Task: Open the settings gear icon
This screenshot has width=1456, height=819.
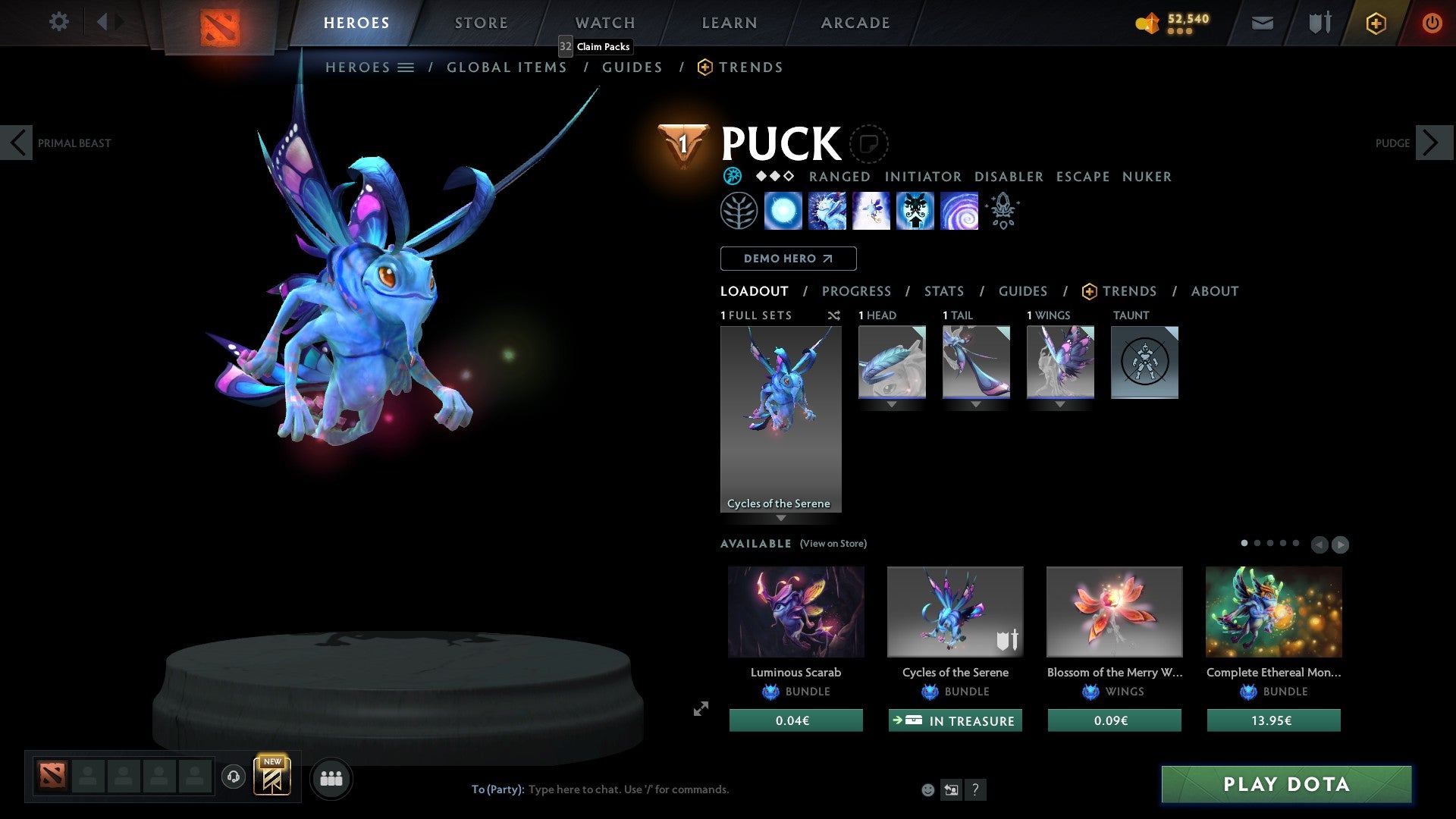Action: (x=59, y=22)
